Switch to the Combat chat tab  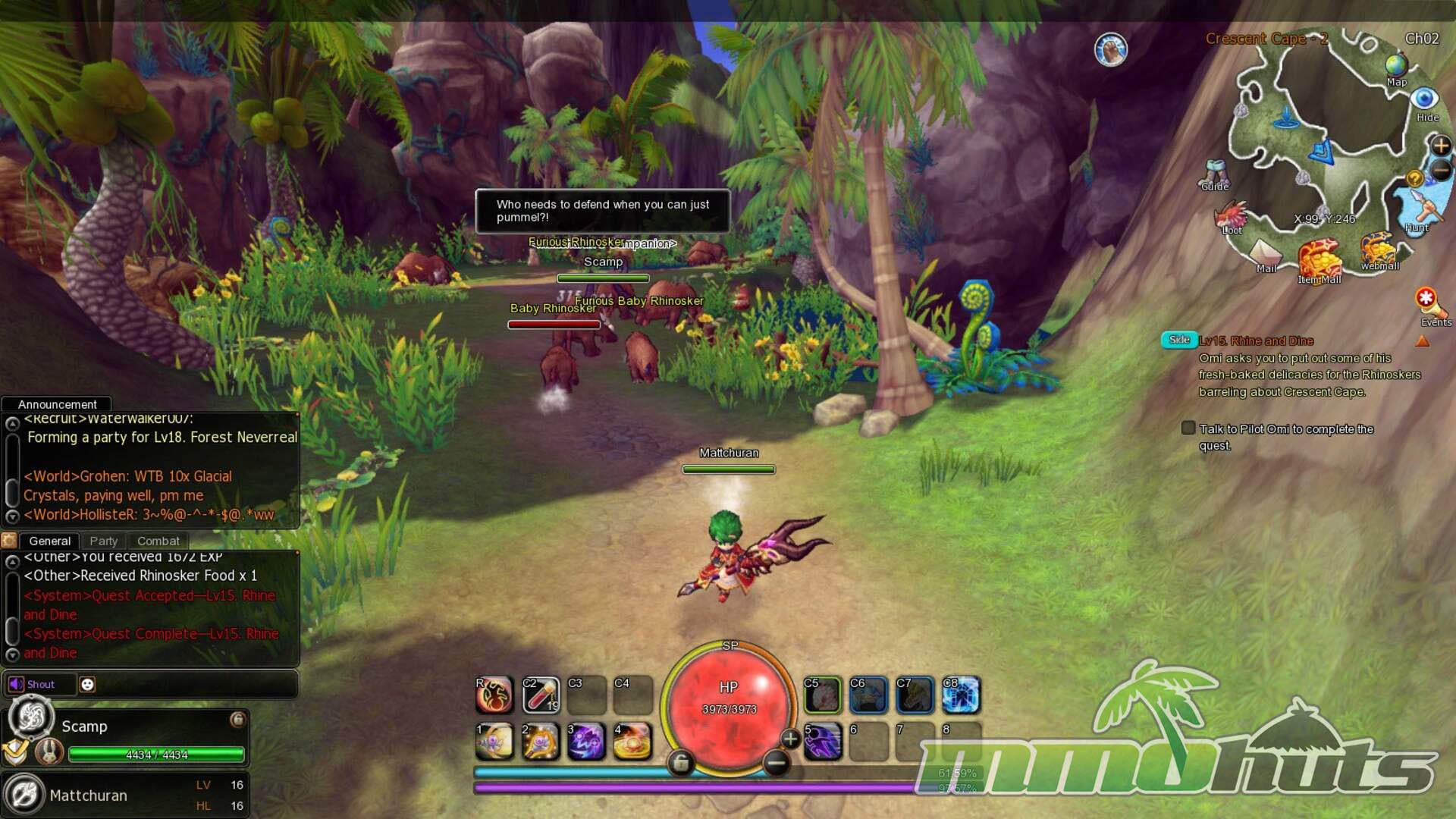pyautogui.click(x=158, y=541)
